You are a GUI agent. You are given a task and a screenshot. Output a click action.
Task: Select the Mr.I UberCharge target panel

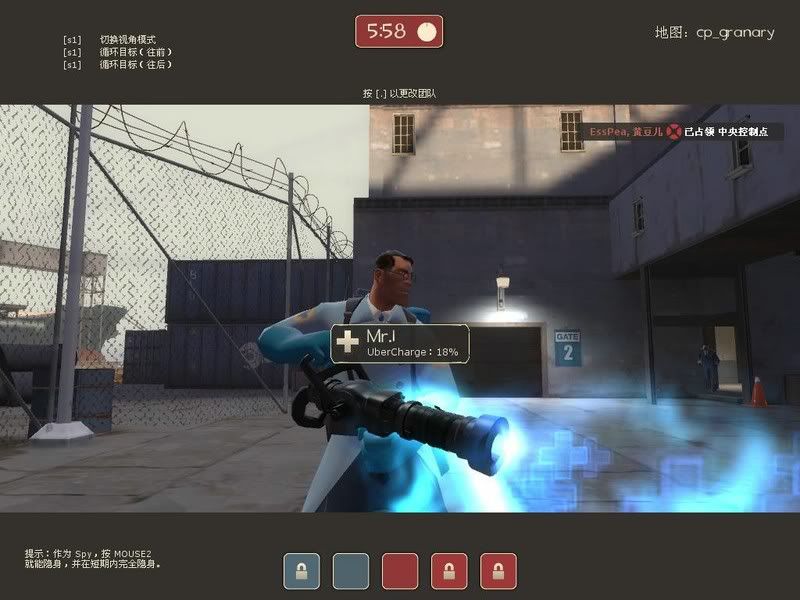point(400,342)
